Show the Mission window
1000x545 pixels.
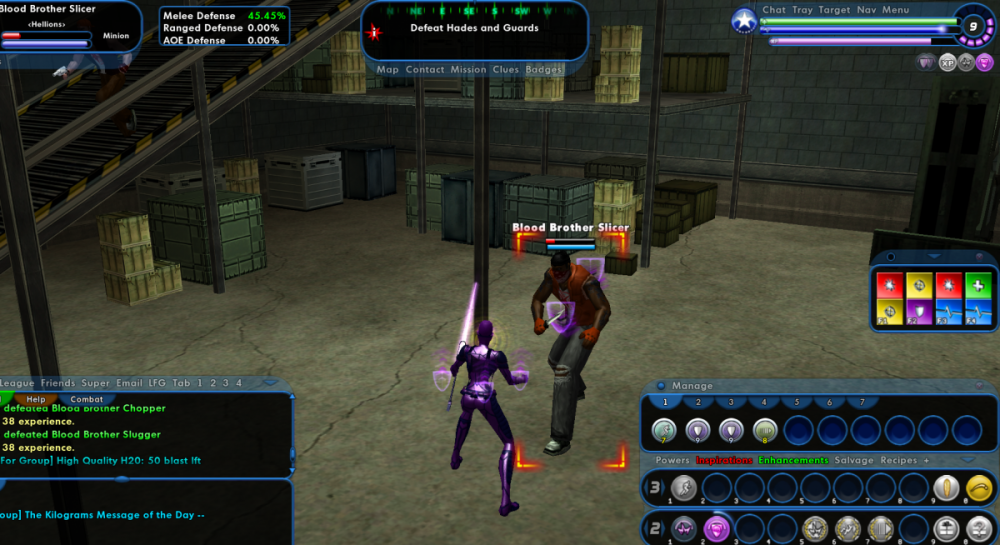pyautogui.click(x=468, y=70)
